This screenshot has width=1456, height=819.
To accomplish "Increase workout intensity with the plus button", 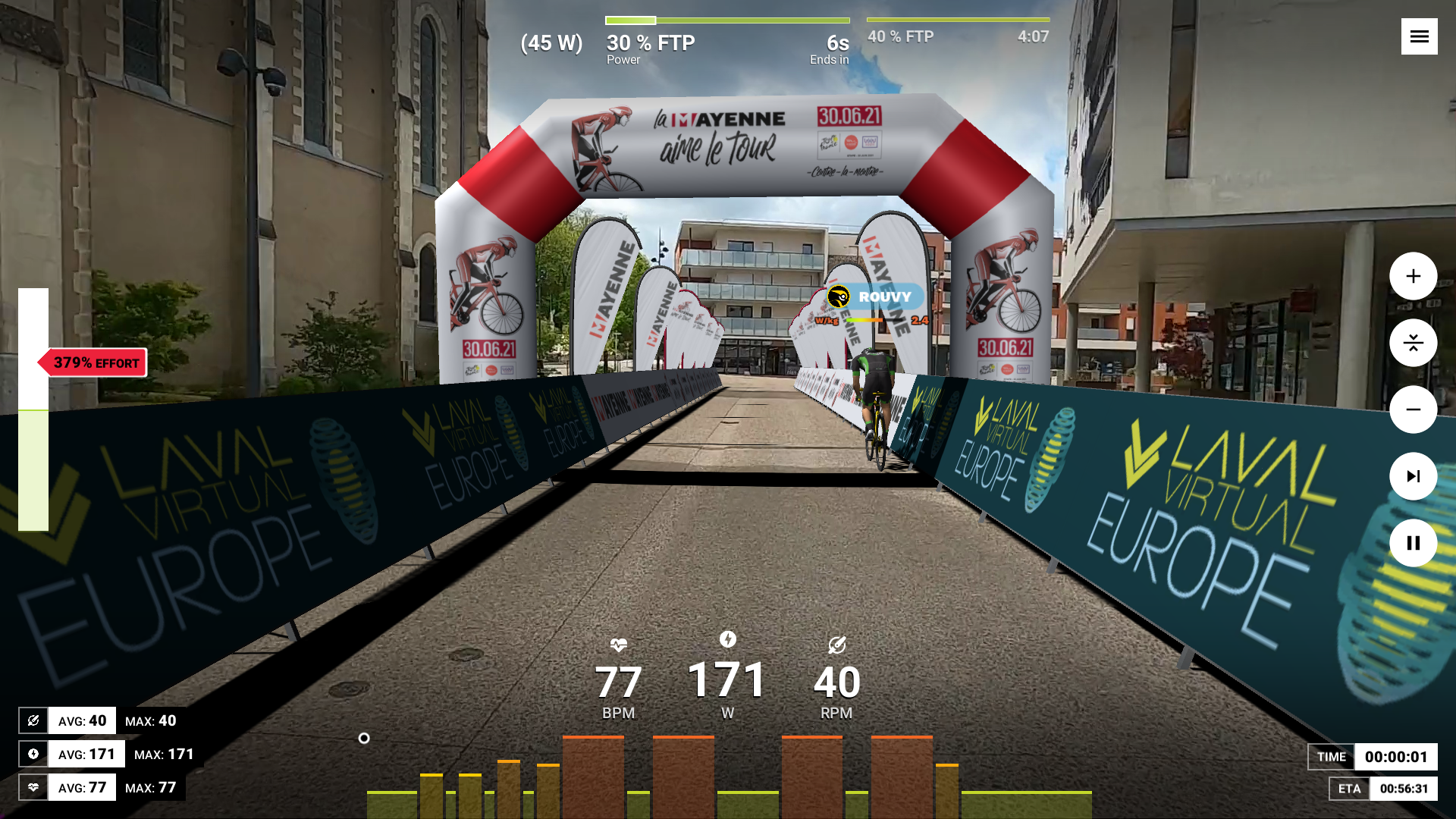I will pos(1413,276).
